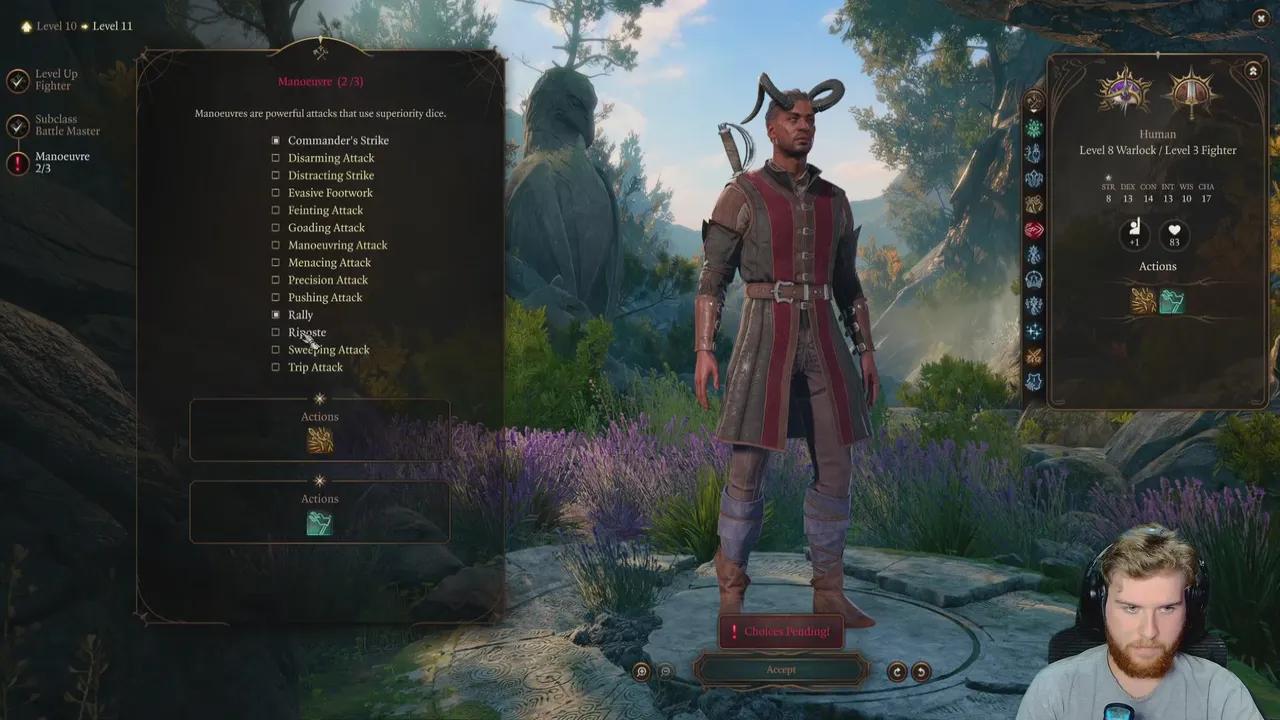Click the Fighter emblem next to the Warlock emblem
Image resolution: width=1280 pixels, height=720 pixels.
[1192, 90]
